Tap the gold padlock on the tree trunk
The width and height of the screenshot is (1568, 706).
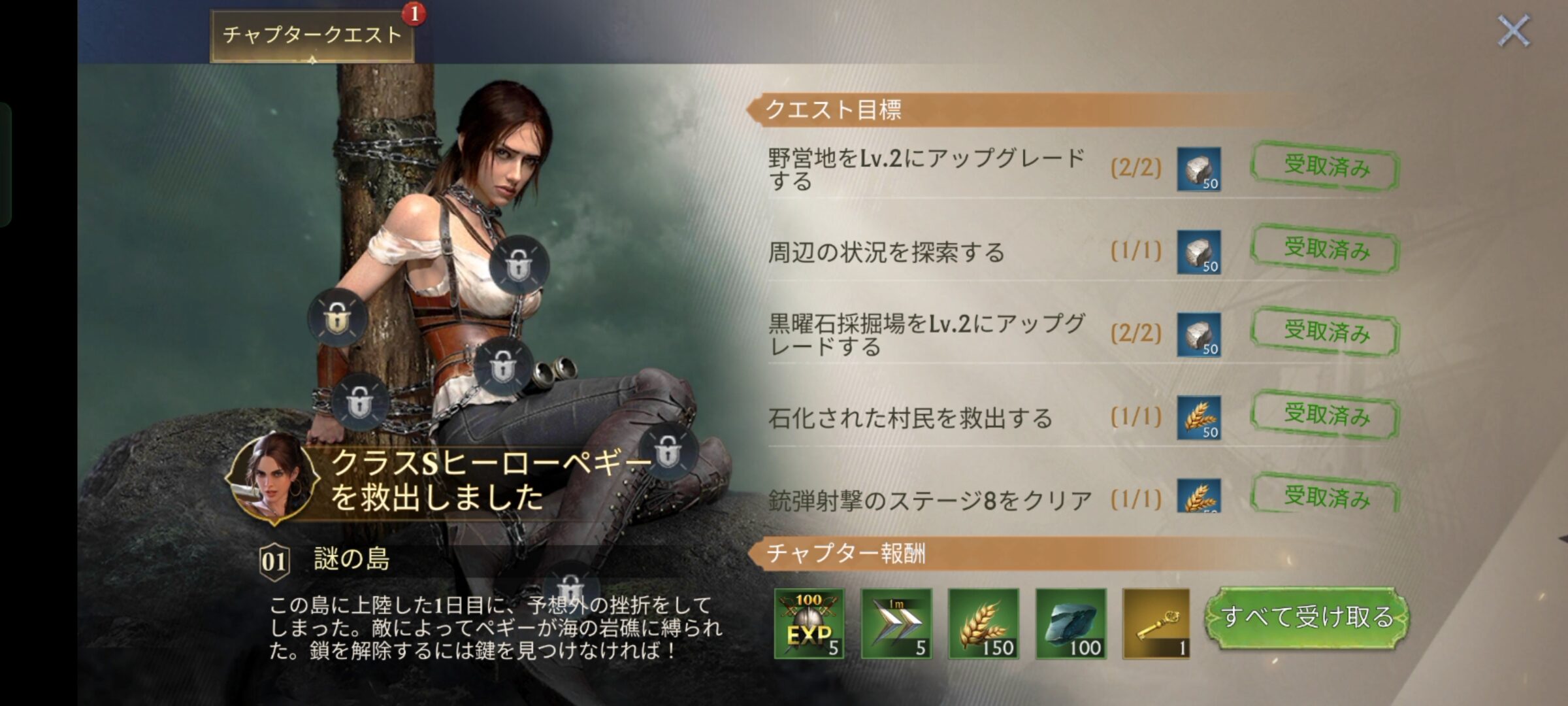(x=338, y=318)
